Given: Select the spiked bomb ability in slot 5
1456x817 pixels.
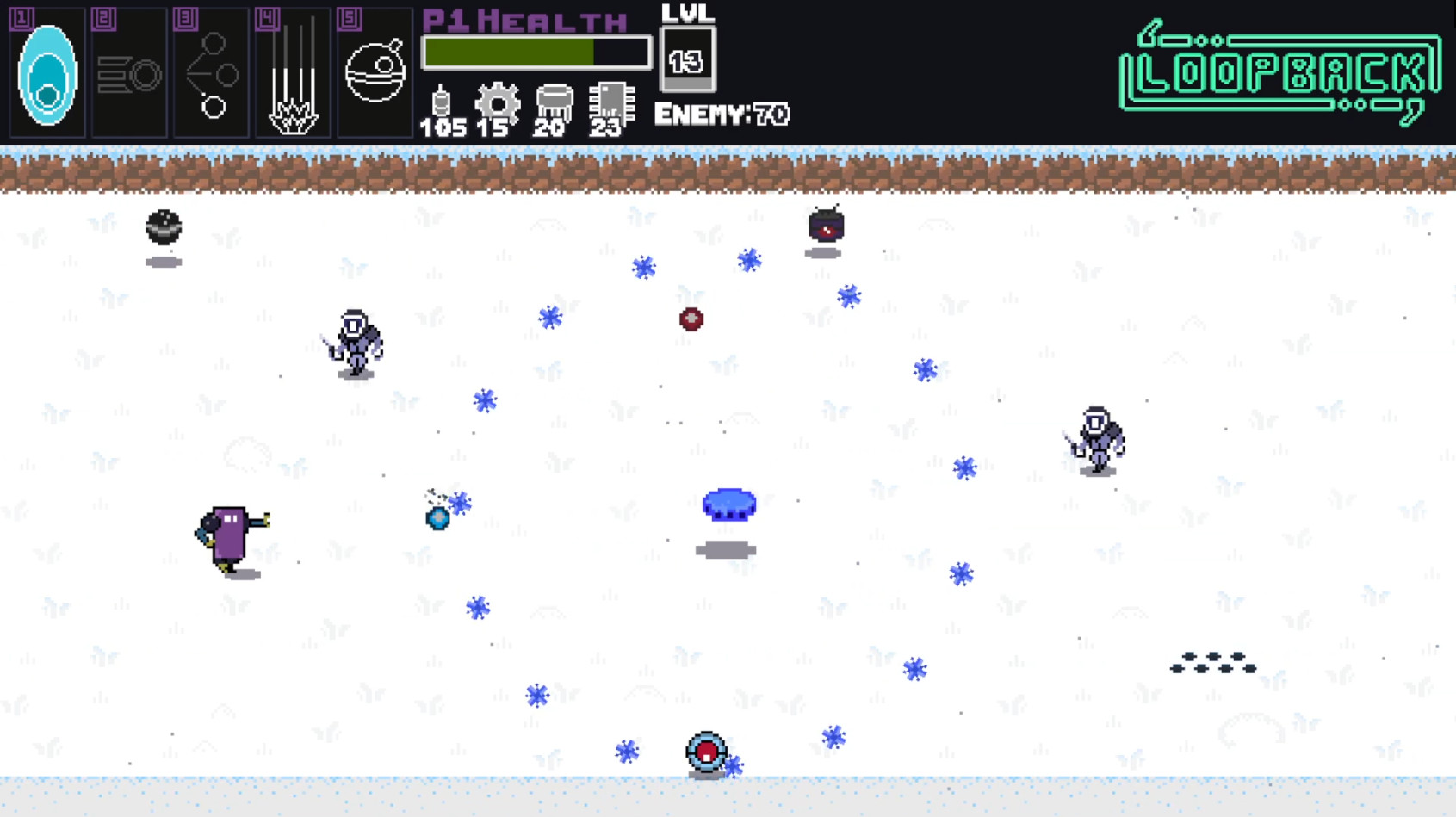Looking at the screenshot, I should coord(374,72).
